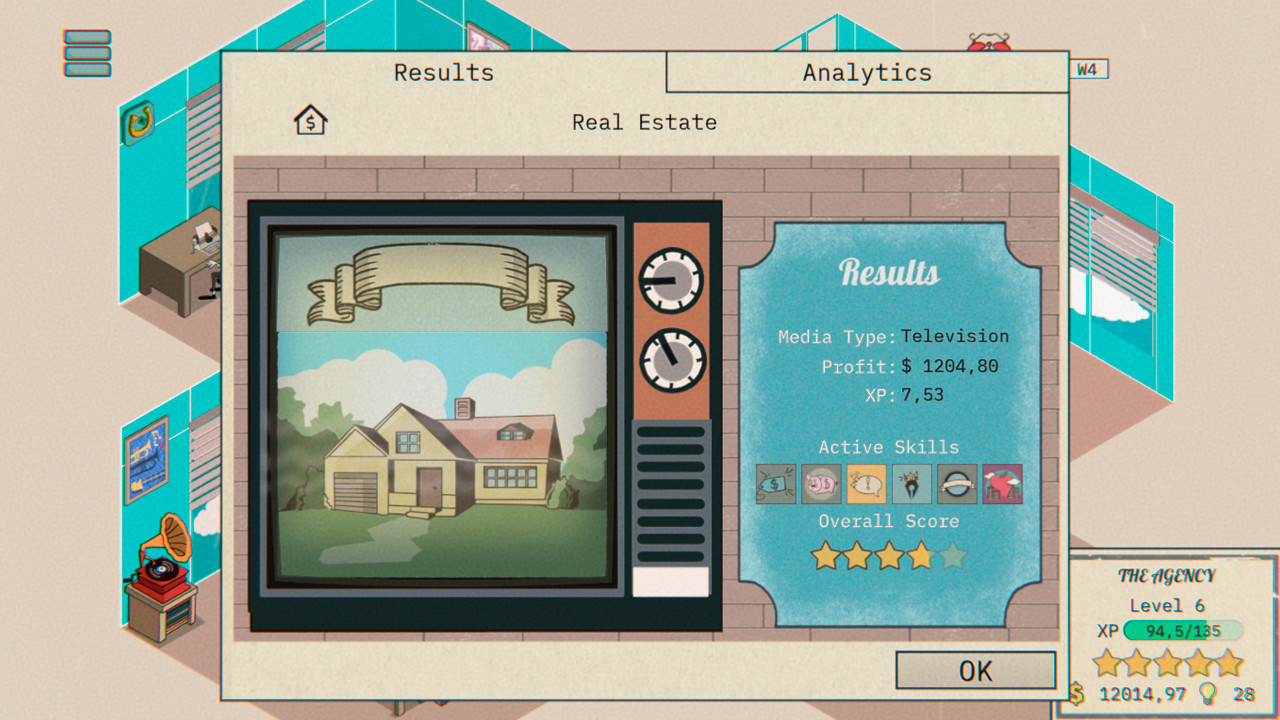Switch to the Analytics tab
The height and width of the screenshot is (720, 1280).
866,71
